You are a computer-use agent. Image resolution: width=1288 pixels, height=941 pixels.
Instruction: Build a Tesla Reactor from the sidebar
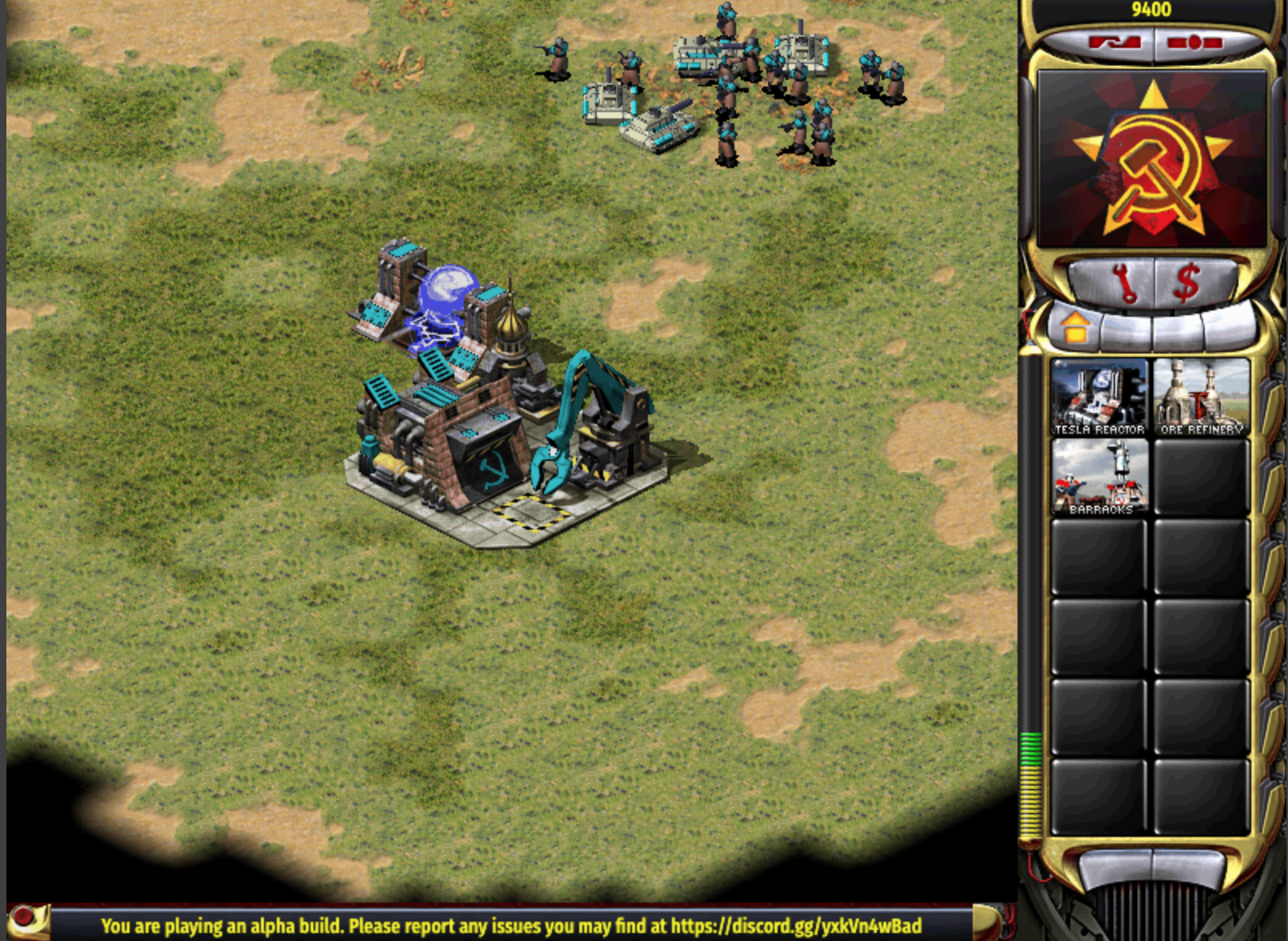[x=1098, y=397]
